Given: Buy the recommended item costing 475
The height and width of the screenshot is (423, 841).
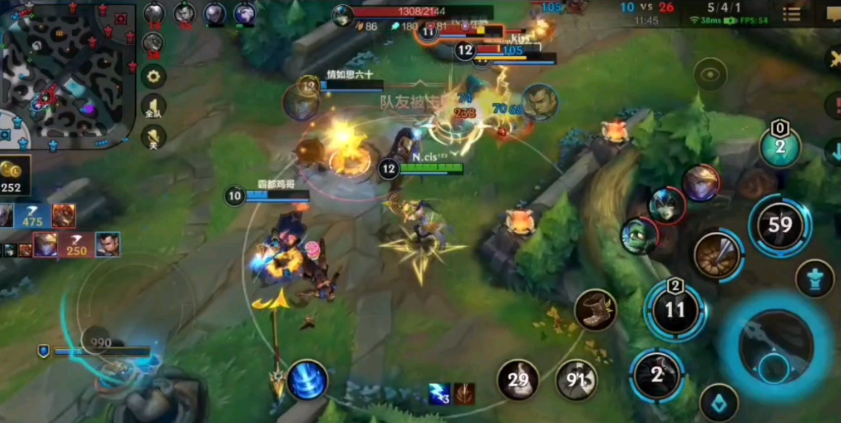Looking at the screenshot, I should tap(31, 216).
